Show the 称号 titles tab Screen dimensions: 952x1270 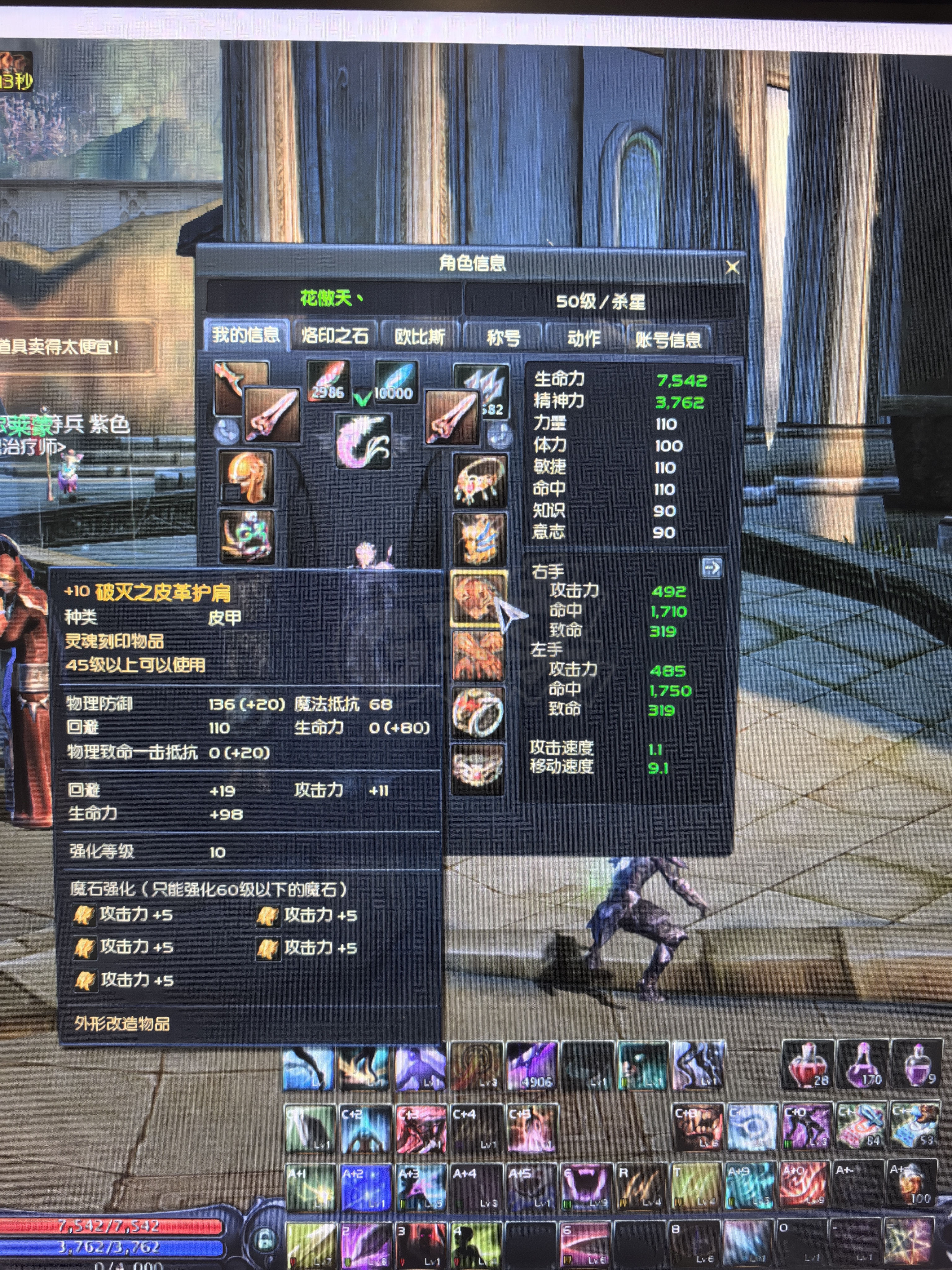coord(503,338)
